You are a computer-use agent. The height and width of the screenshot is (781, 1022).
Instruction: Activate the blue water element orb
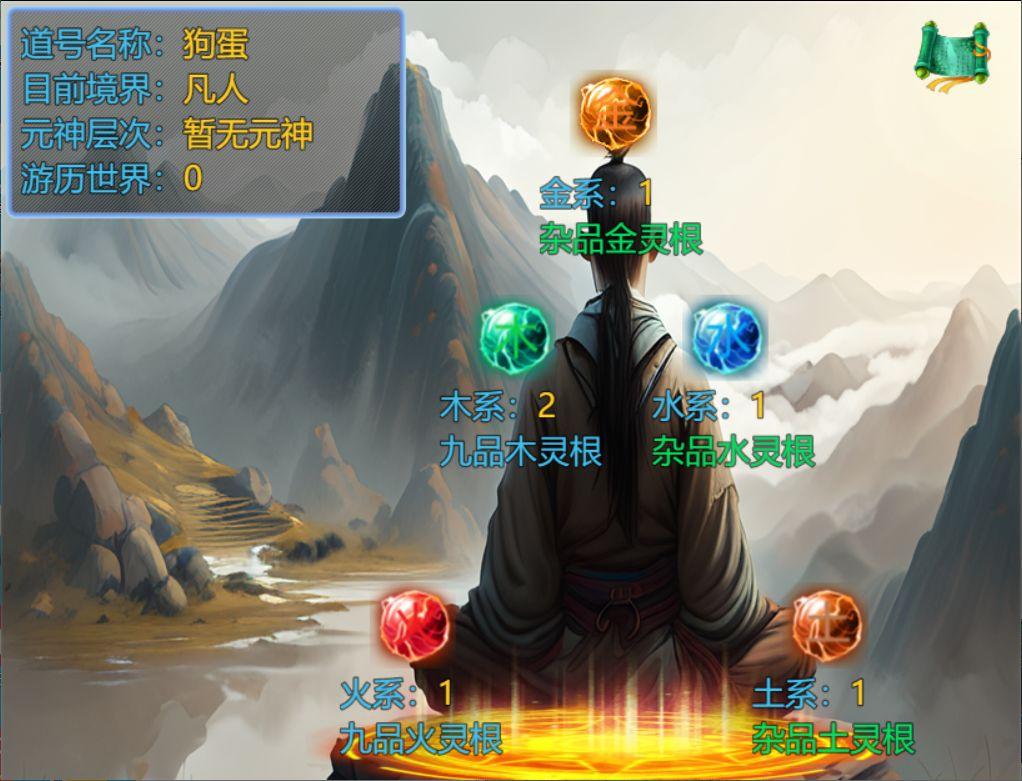click(727, 335)
